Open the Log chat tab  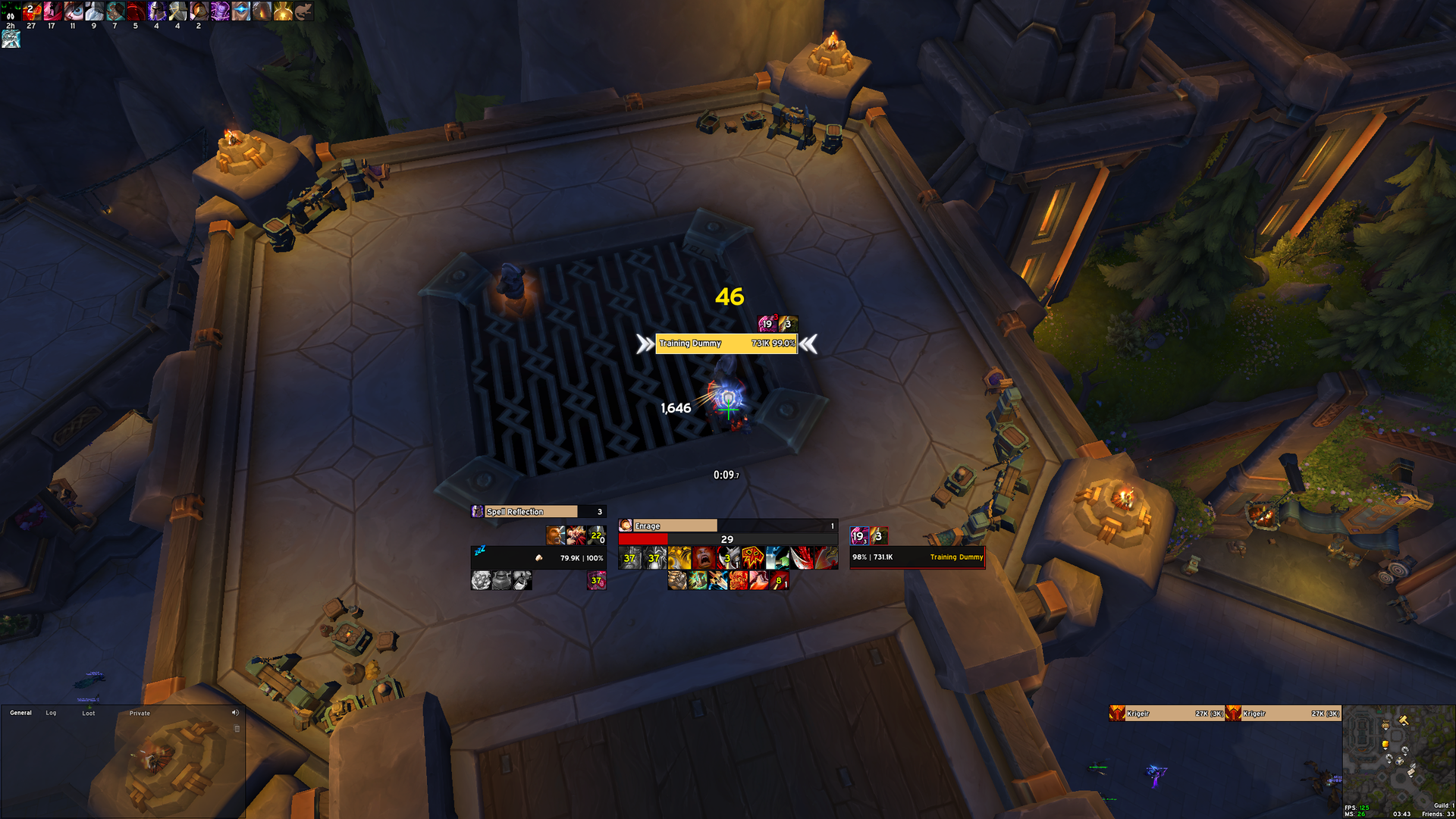(x=51, y=713)
